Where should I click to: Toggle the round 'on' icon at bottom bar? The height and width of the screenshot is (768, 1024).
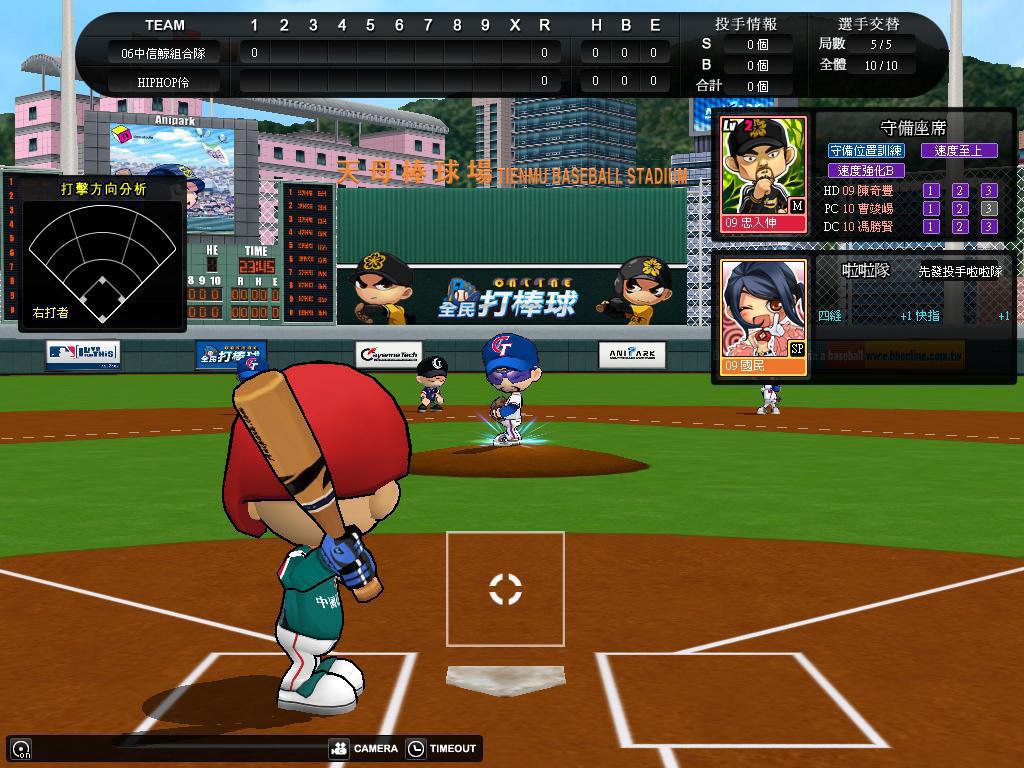21,748
